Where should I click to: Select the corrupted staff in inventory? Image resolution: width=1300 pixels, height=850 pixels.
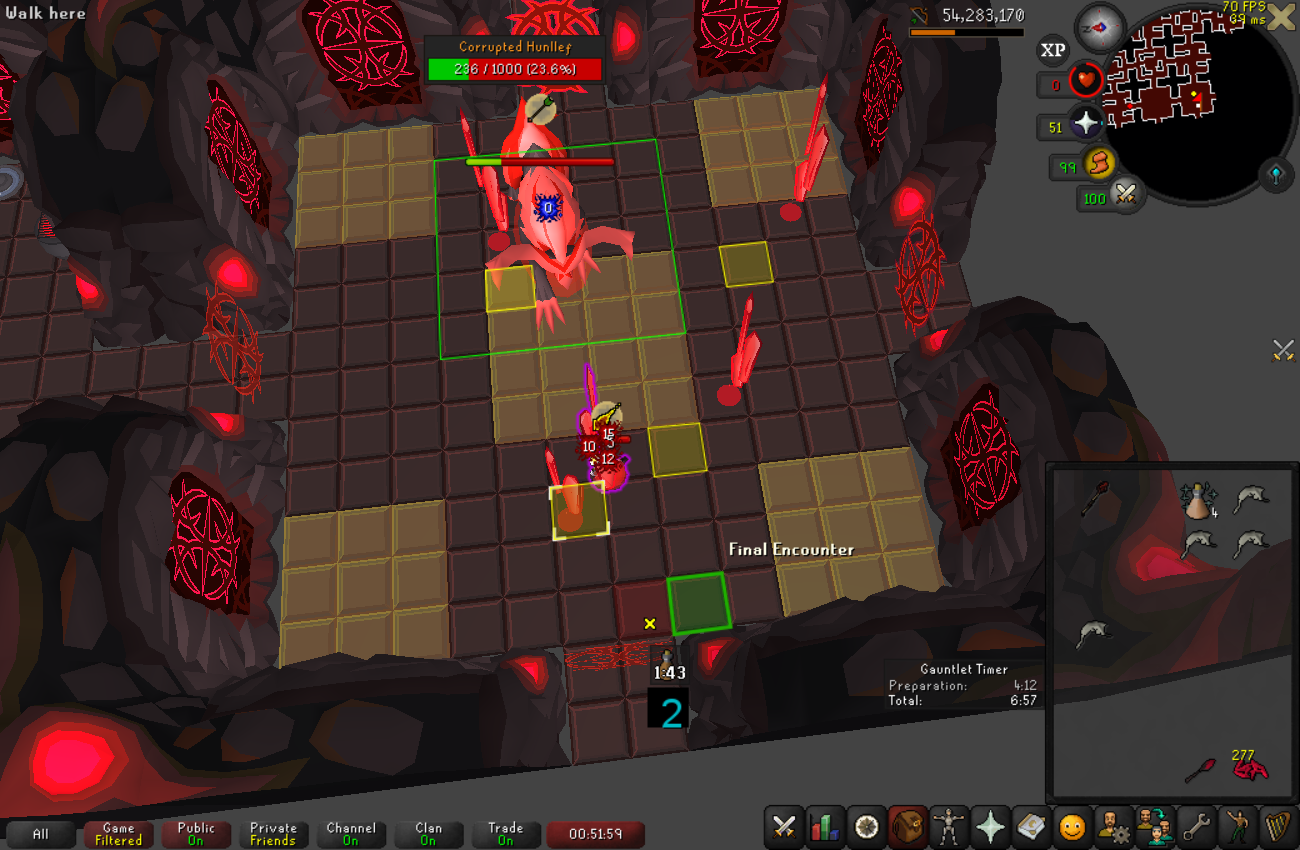(x=1095, y=497)
